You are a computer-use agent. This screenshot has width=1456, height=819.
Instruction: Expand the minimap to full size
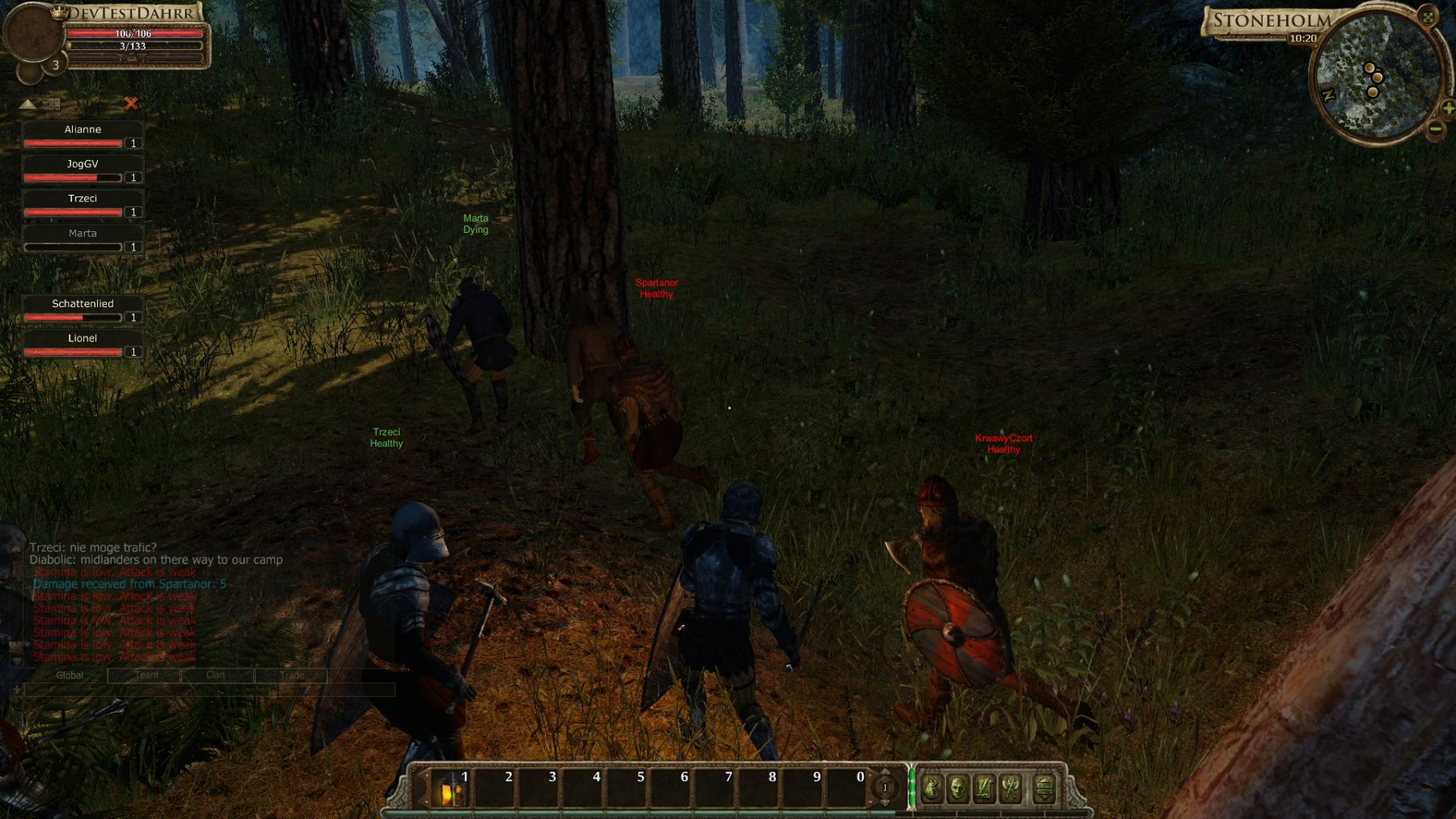[1428, 16]
